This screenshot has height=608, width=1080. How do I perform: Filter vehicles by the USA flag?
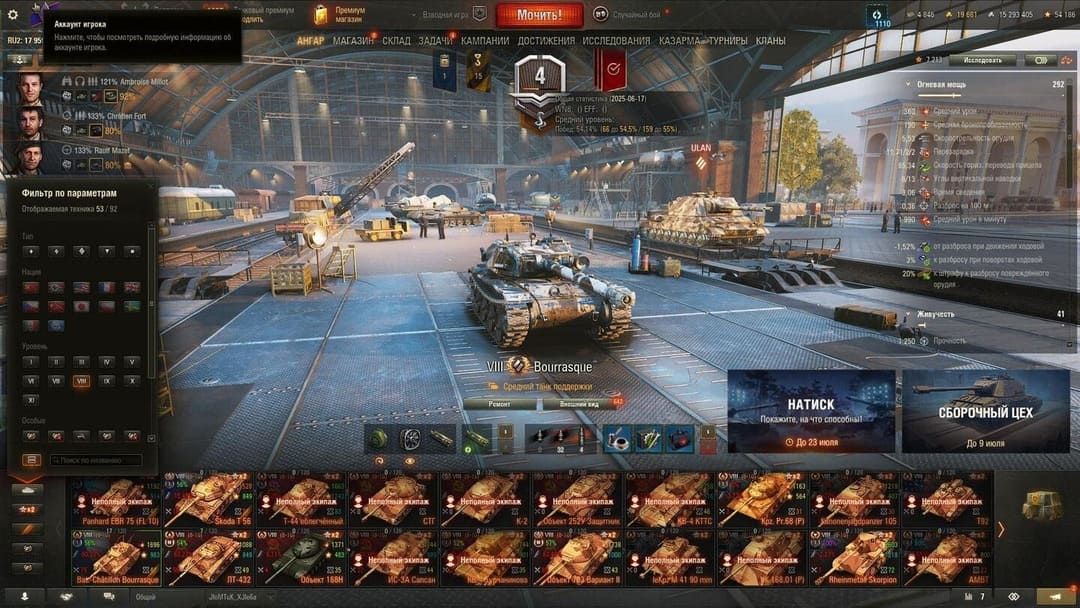pos(82,287)
